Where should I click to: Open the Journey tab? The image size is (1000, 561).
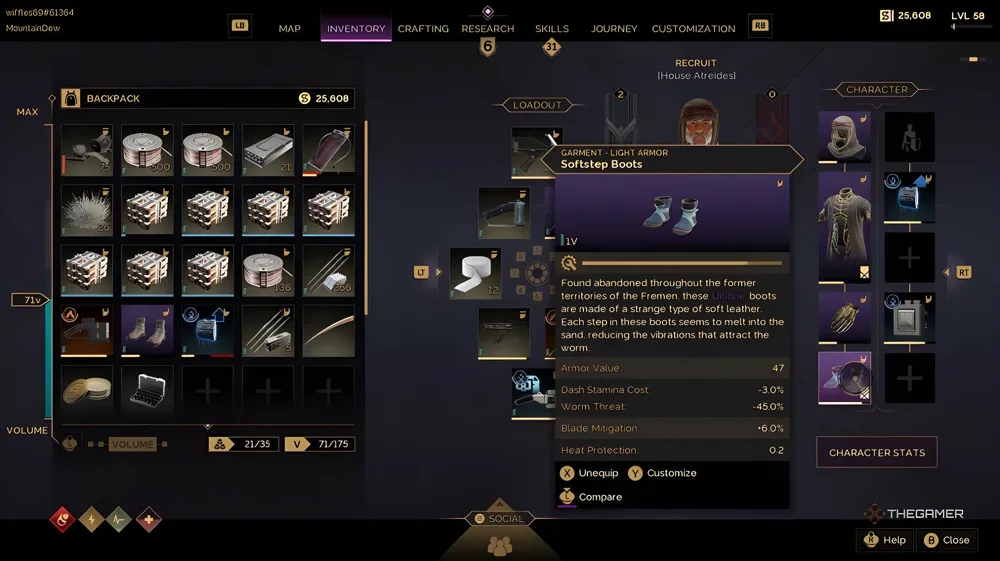click(x=614, y=29)
